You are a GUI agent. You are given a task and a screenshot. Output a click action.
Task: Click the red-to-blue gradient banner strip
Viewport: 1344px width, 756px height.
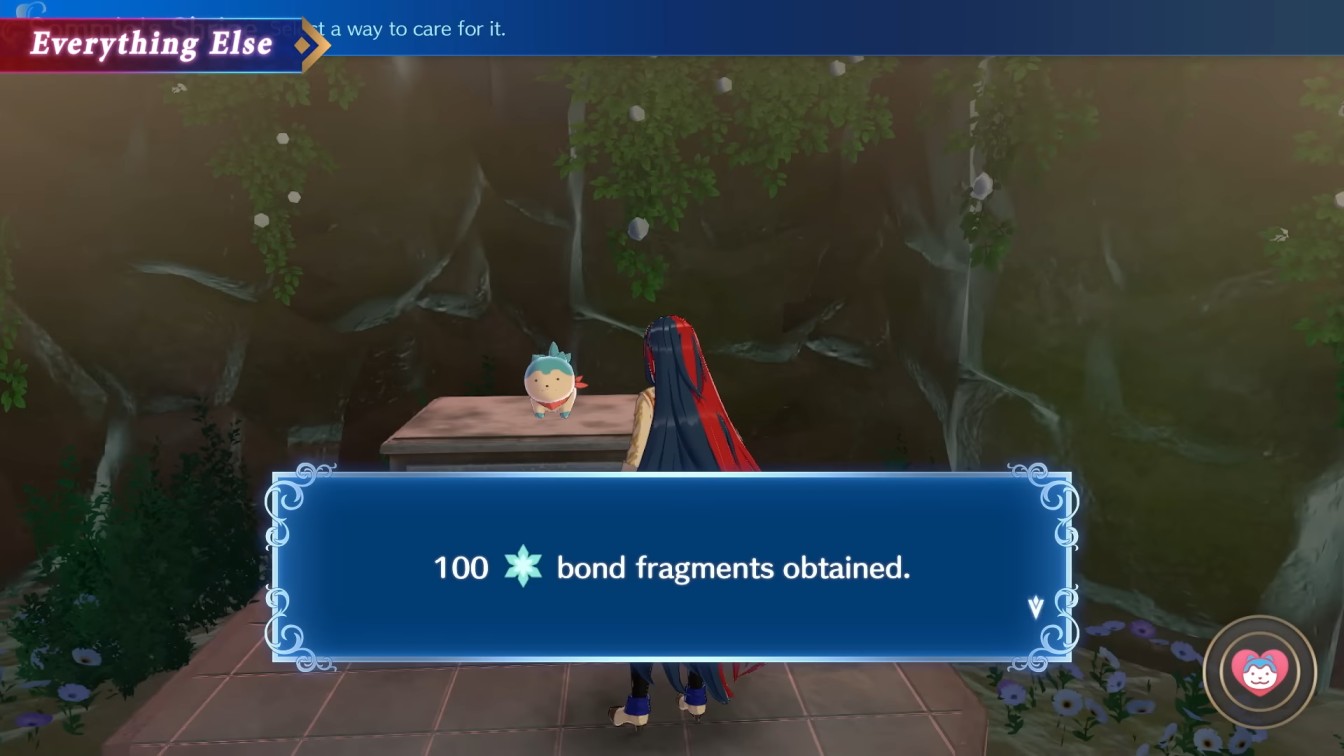150,44
